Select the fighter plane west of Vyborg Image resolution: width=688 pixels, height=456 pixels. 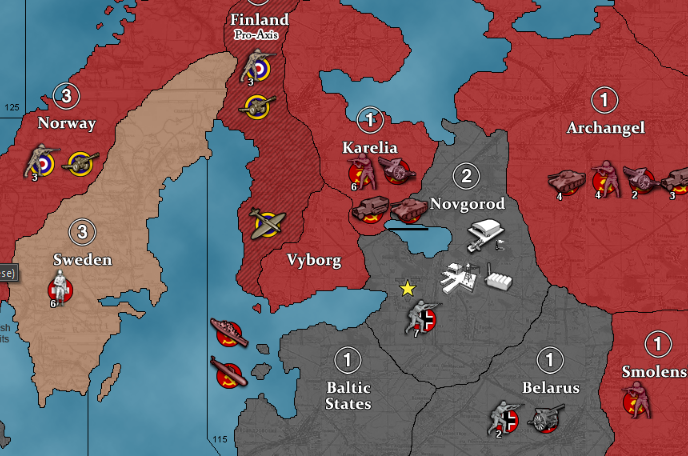click(x=265, y=222)
